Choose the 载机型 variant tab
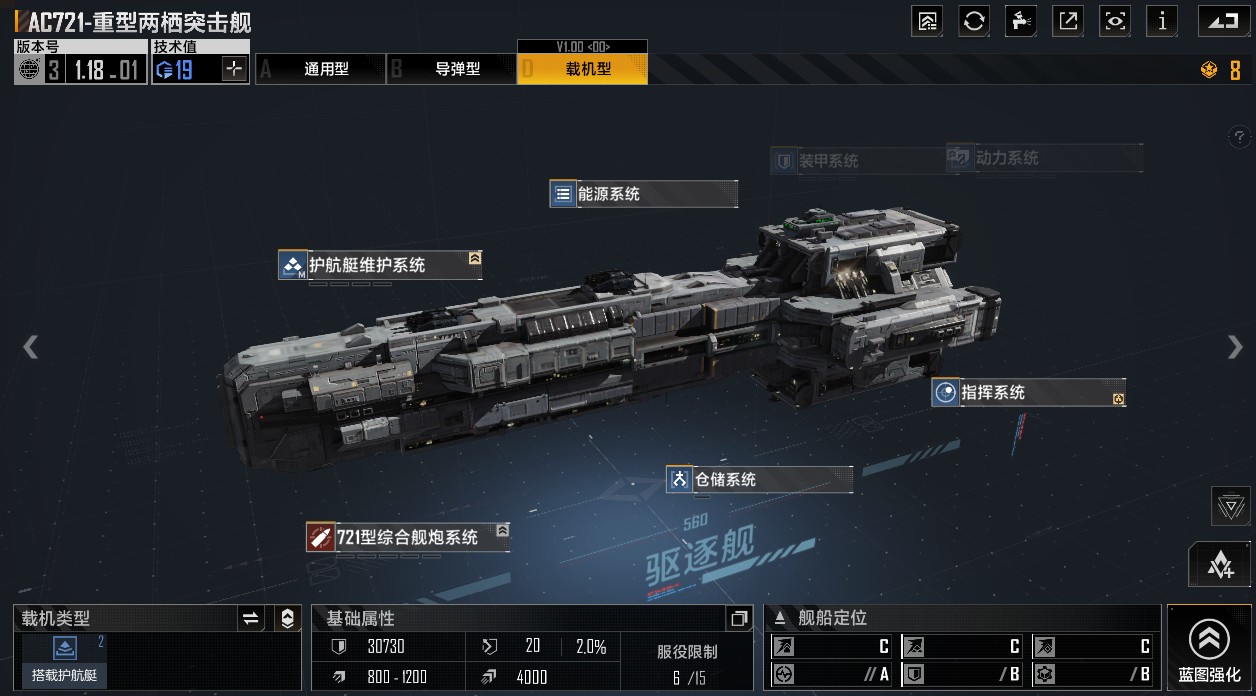Image resolution: width=1256 pixels, height=696 pixels. [582, 69]
